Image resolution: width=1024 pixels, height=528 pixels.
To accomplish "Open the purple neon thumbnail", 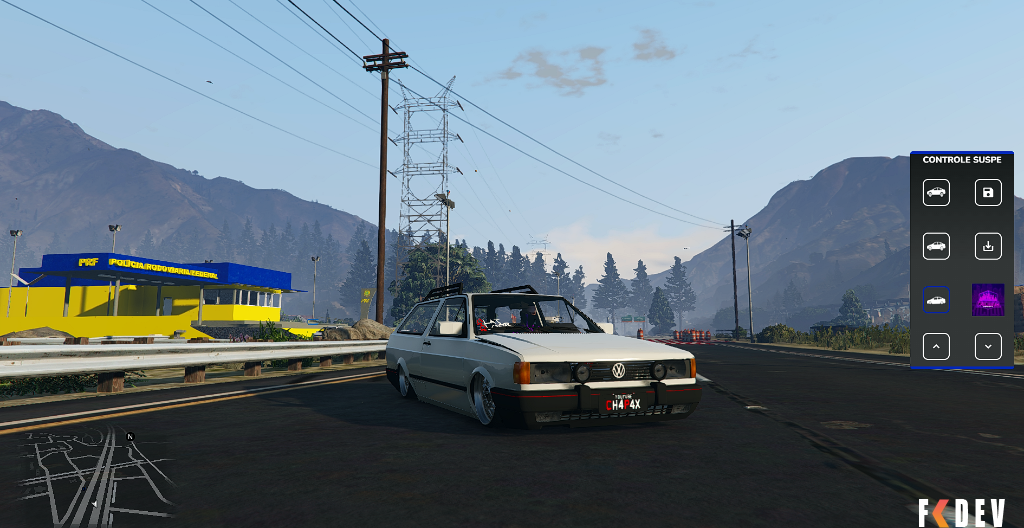I will tap(988, 299).
